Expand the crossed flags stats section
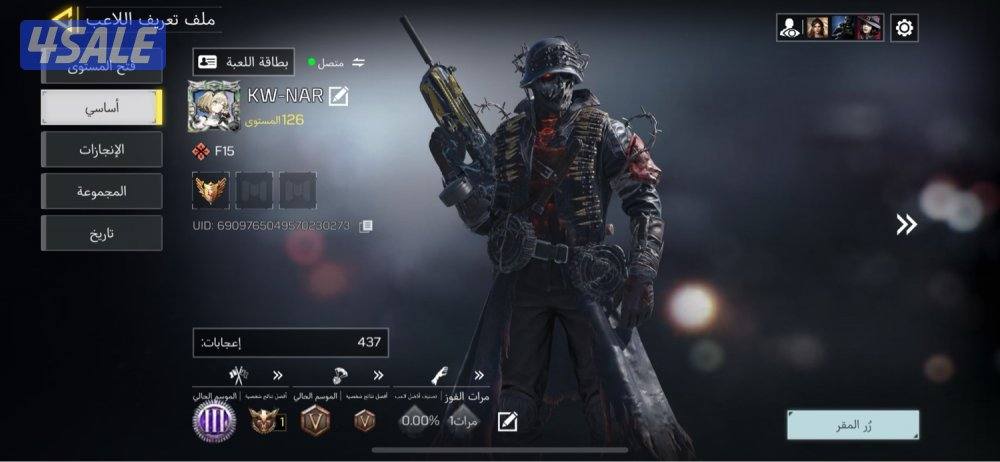The image size is (1000, 462). 277,376
